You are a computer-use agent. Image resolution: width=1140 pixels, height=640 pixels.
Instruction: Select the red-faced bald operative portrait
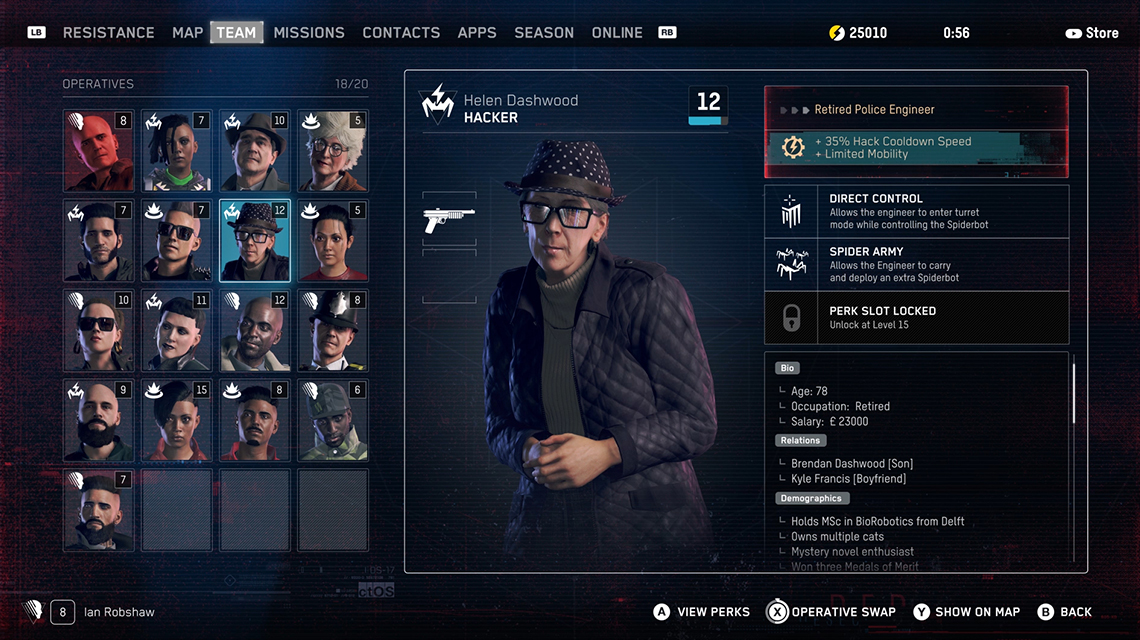pos(98,151)
